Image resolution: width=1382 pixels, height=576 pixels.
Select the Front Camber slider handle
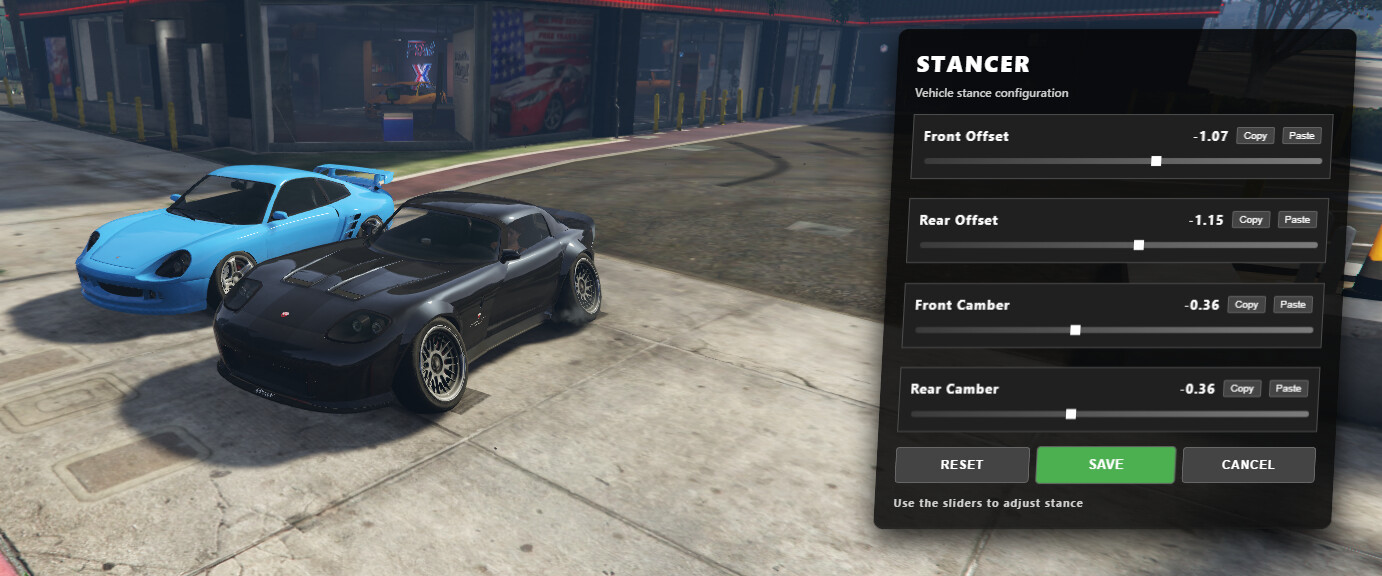pos(1076,330)
